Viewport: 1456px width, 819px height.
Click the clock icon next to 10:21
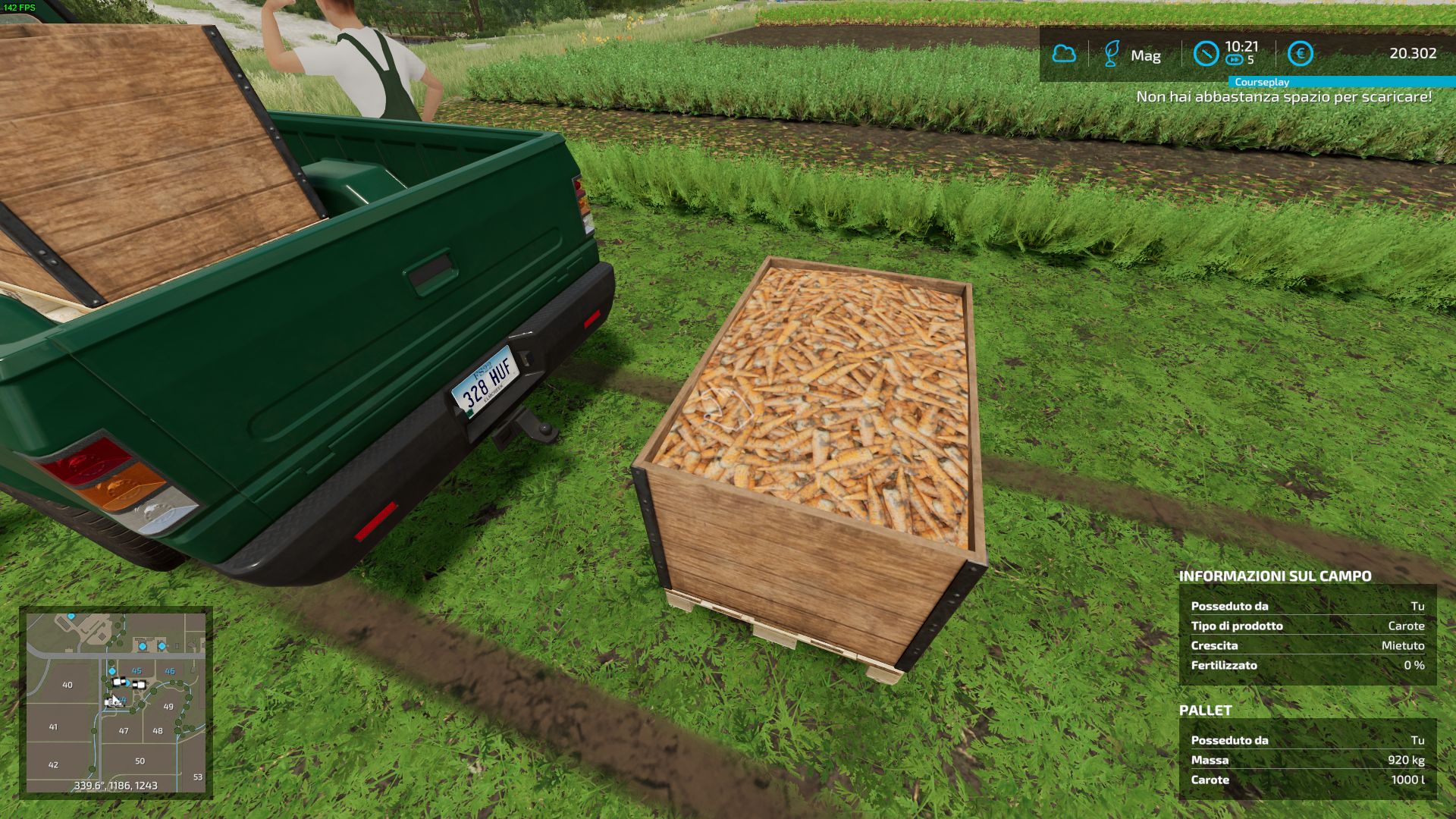tap(1207, 54)
